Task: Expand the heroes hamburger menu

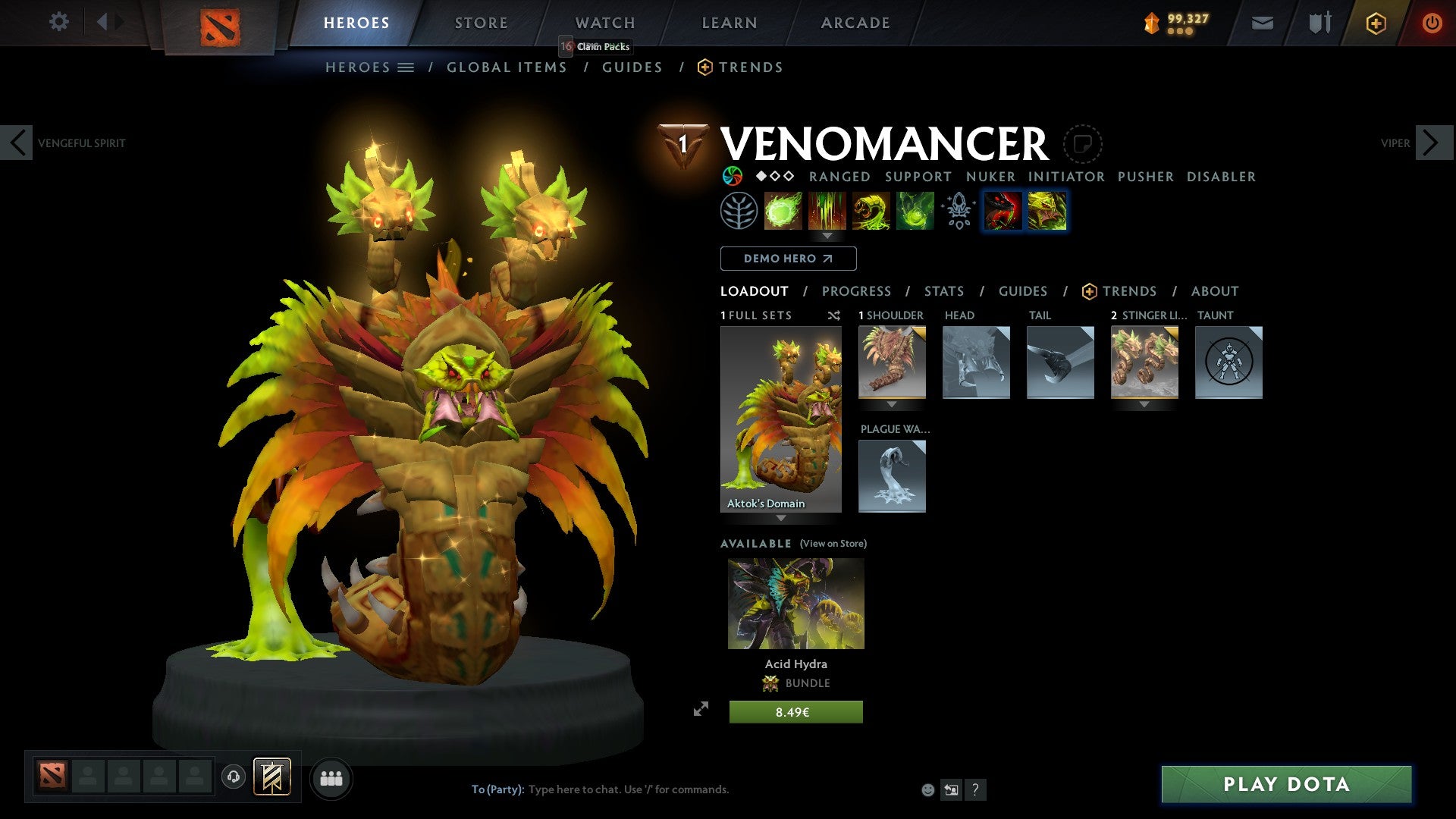Action: (x=406, y=67)
